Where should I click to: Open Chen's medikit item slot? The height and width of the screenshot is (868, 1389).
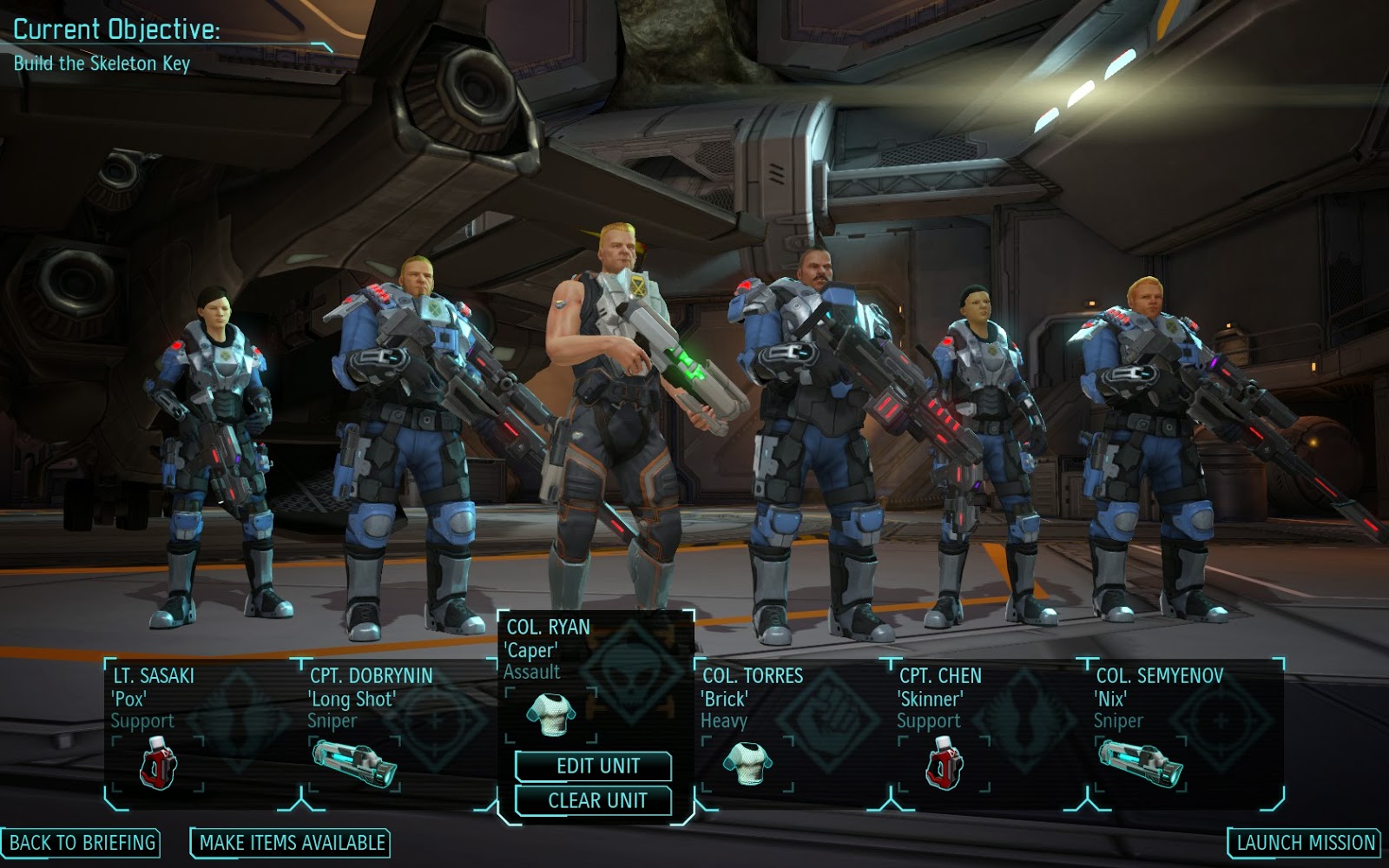[945, 765]
